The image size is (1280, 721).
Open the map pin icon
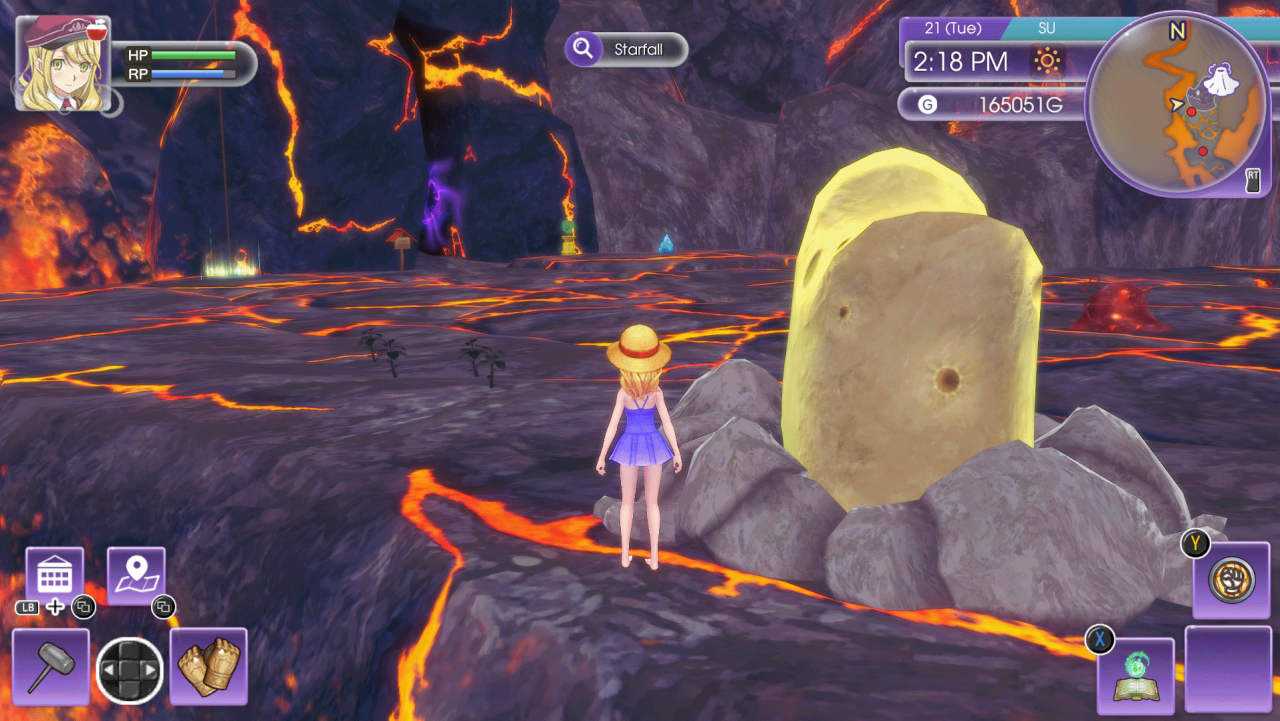[x=136, y=576]
